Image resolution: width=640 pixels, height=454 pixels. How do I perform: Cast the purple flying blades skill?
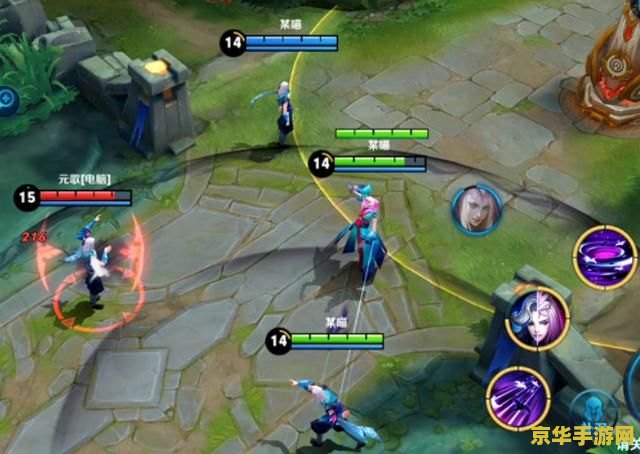point(516,394)
